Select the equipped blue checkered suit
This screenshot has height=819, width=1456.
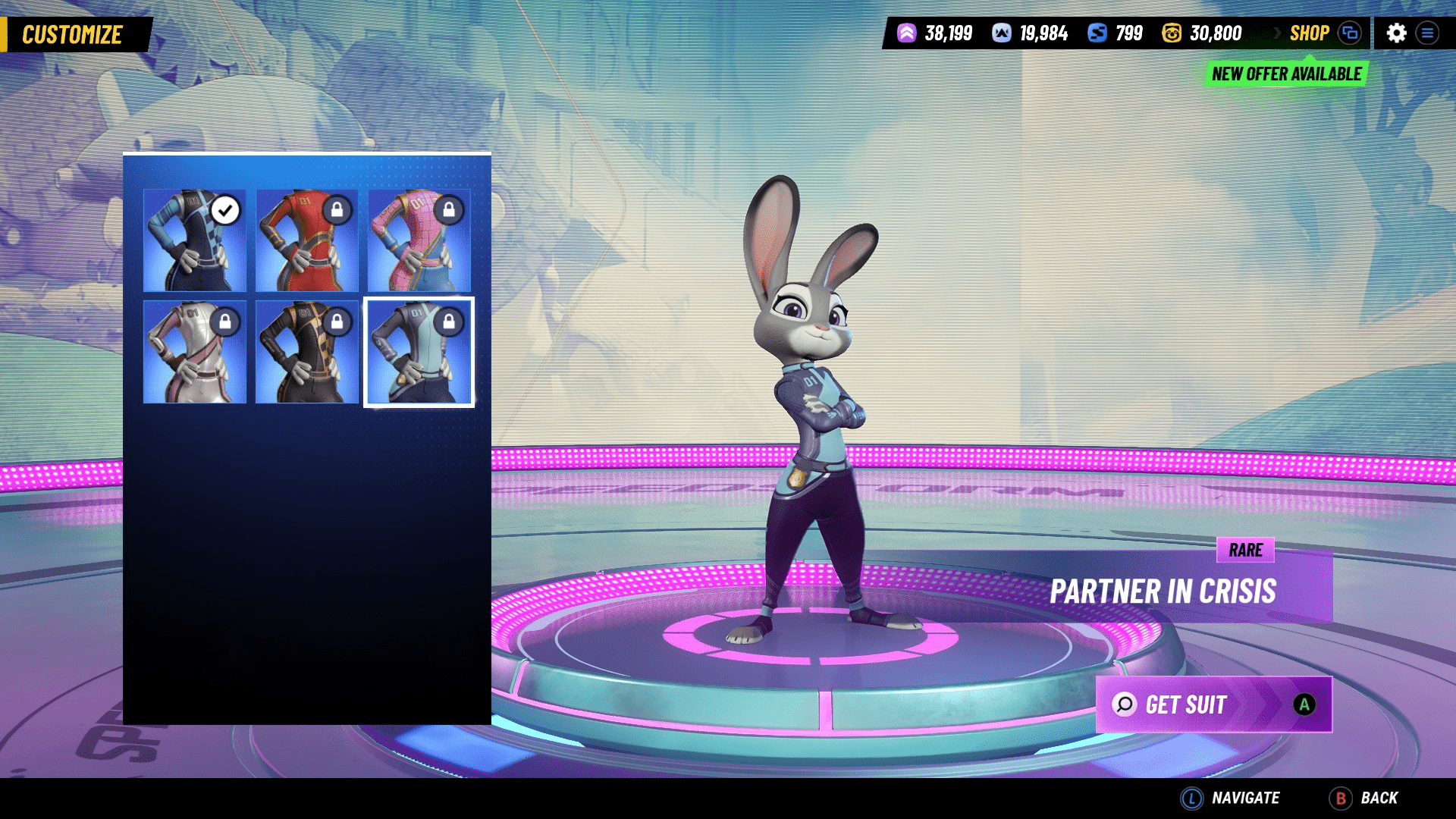coord(195,240)
